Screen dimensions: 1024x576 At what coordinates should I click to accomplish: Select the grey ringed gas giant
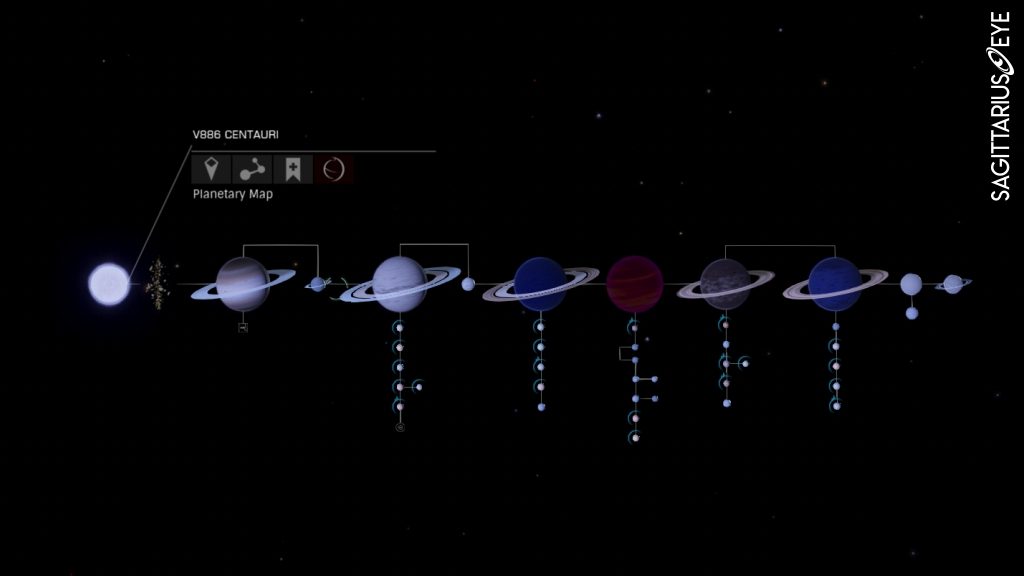(x=724, y=284)
